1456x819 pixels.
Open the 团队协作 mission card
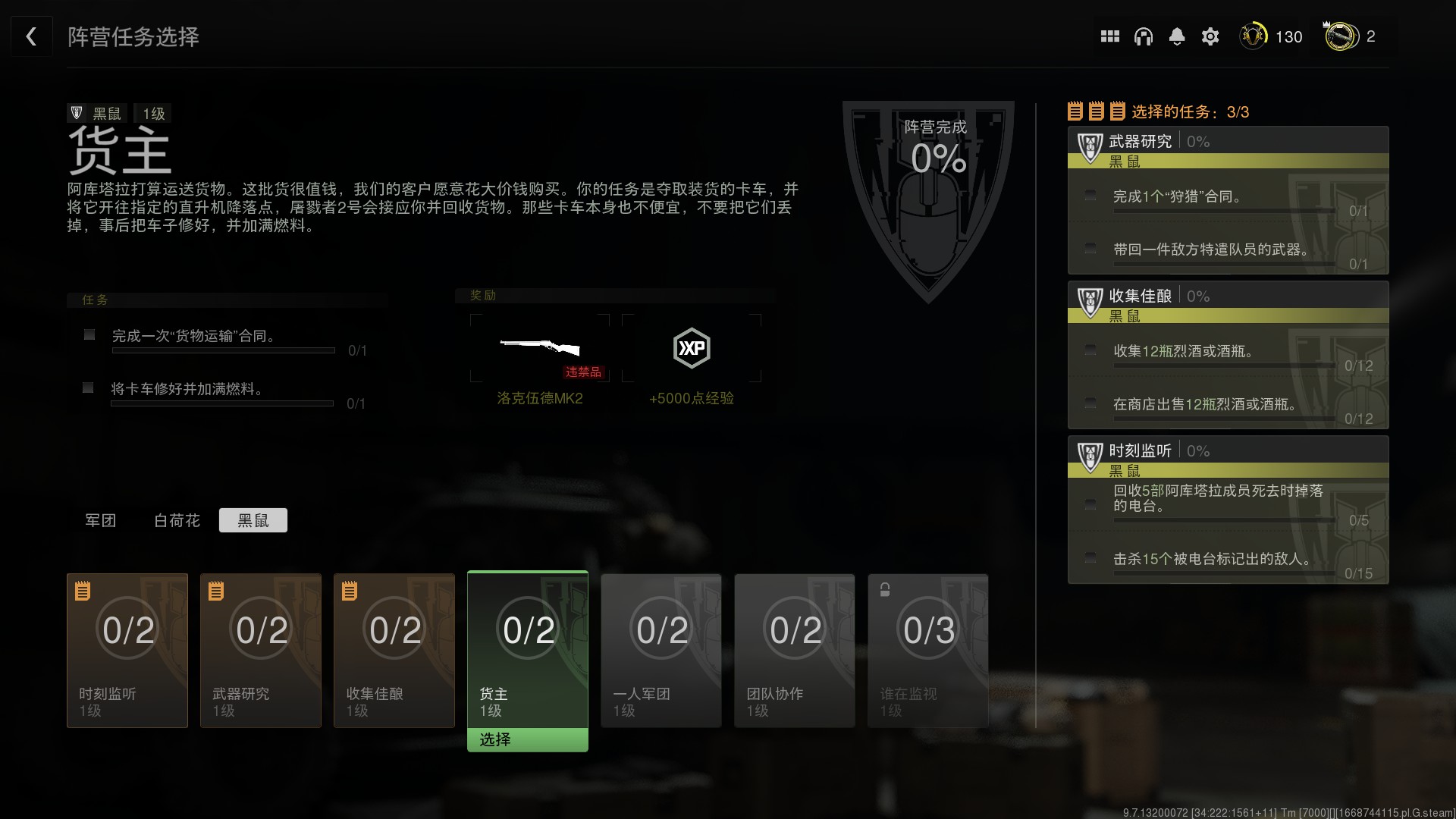[x=795, y=650]
